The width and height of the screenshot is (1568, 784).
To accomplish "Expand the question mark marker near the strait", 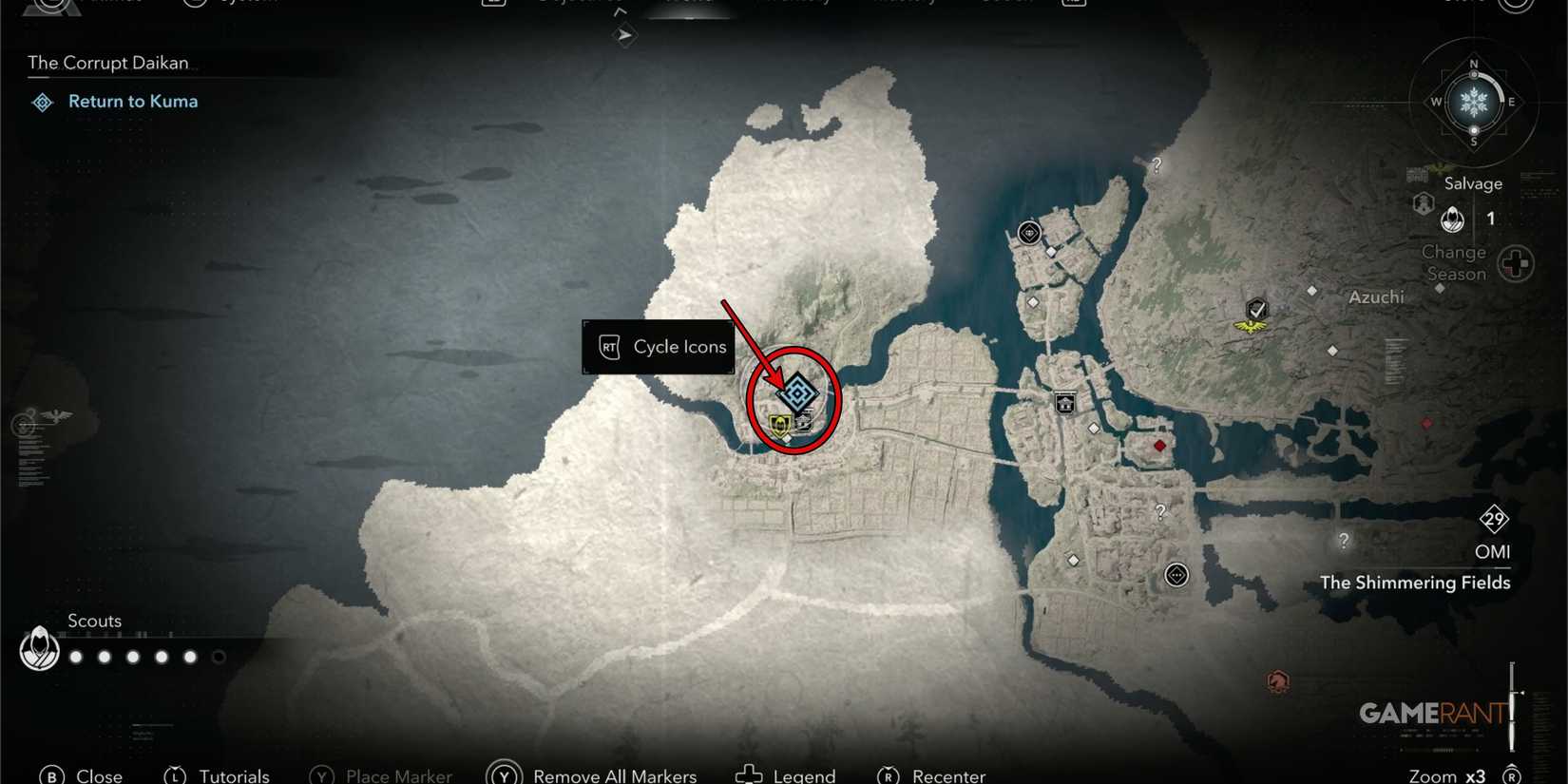I will click(x=1156, y=165).
